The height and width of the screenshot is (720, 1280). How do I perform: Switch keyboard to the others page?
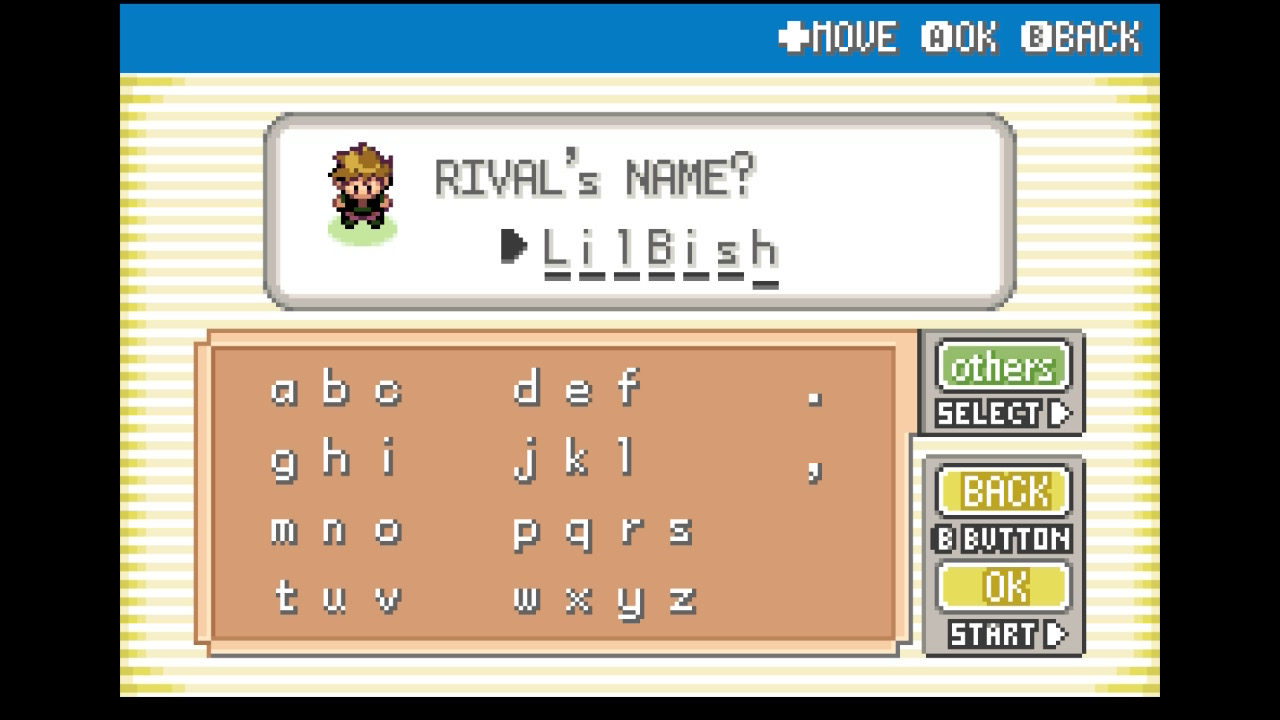pyautogui.click(x=1002, y=367)
